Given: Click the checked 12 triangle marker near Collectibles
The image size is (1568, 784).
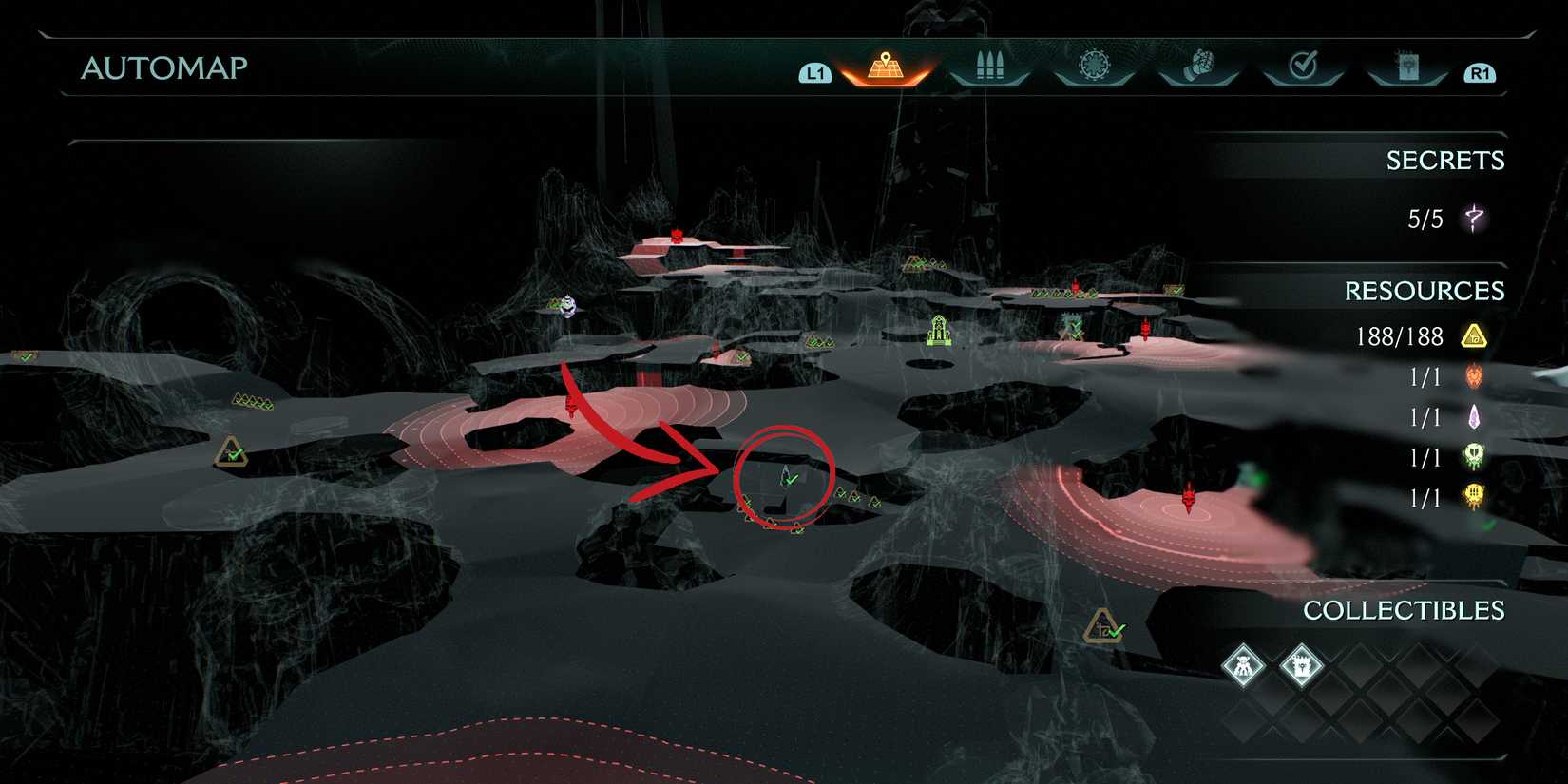Looking at the screenshot, I should point(1104,625).
